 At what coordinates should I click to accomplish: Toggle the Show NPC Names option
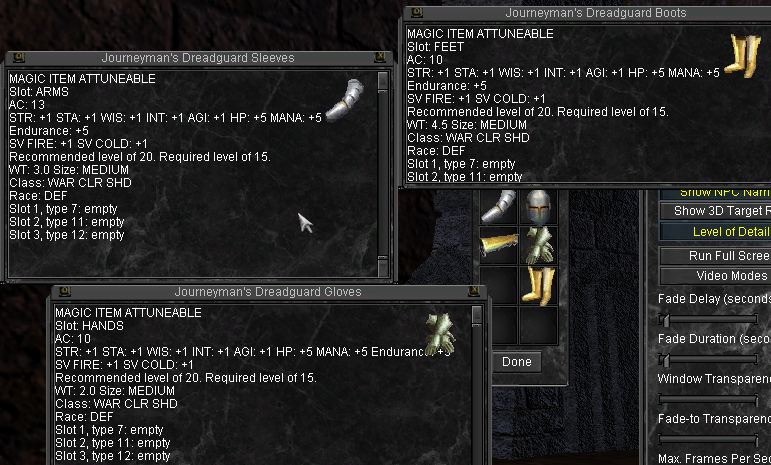pyautogui.click(x=715, y=192)
